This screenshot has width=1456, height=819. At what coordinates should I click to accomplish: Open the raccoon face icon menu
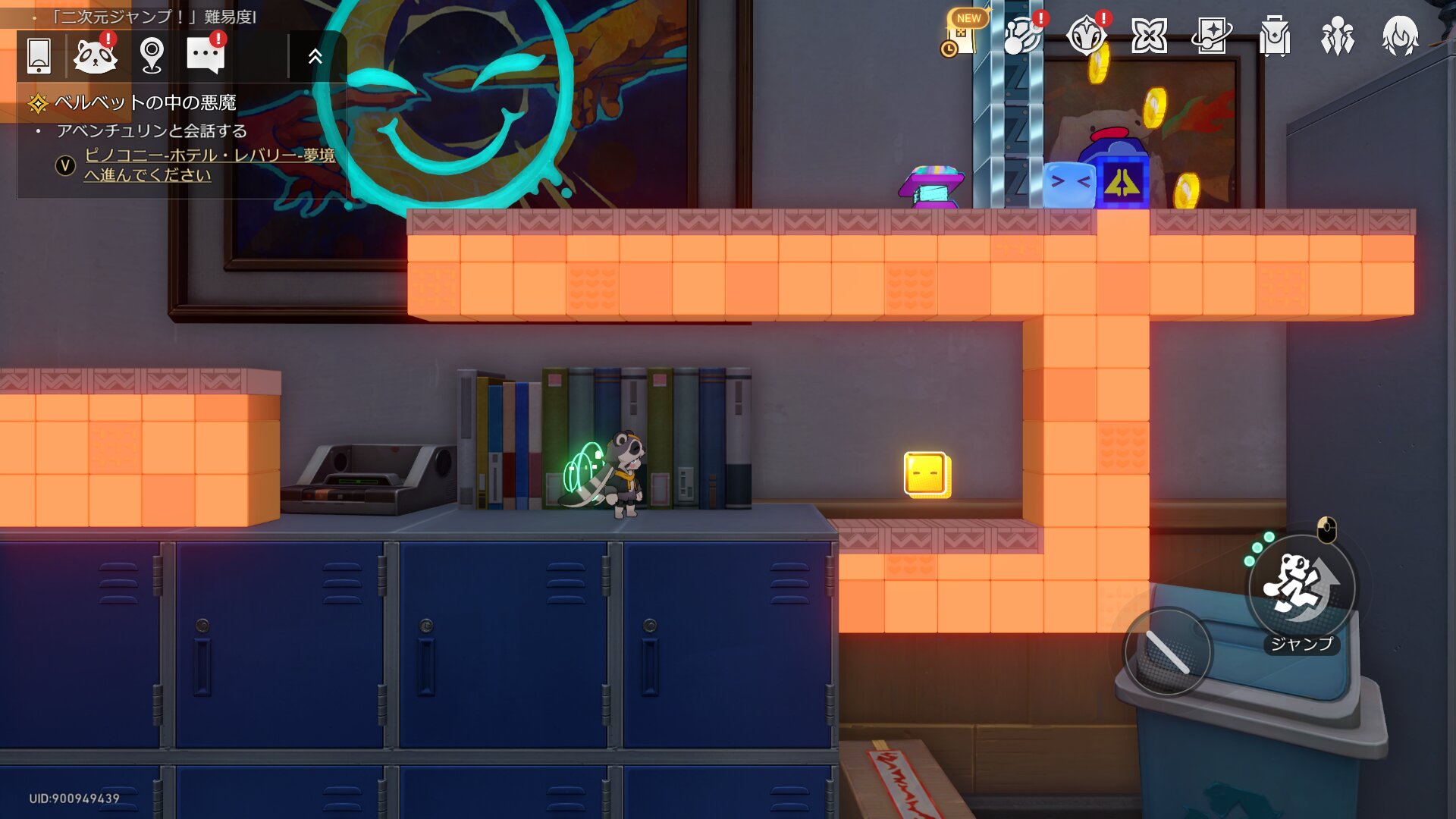click(95, 55)
